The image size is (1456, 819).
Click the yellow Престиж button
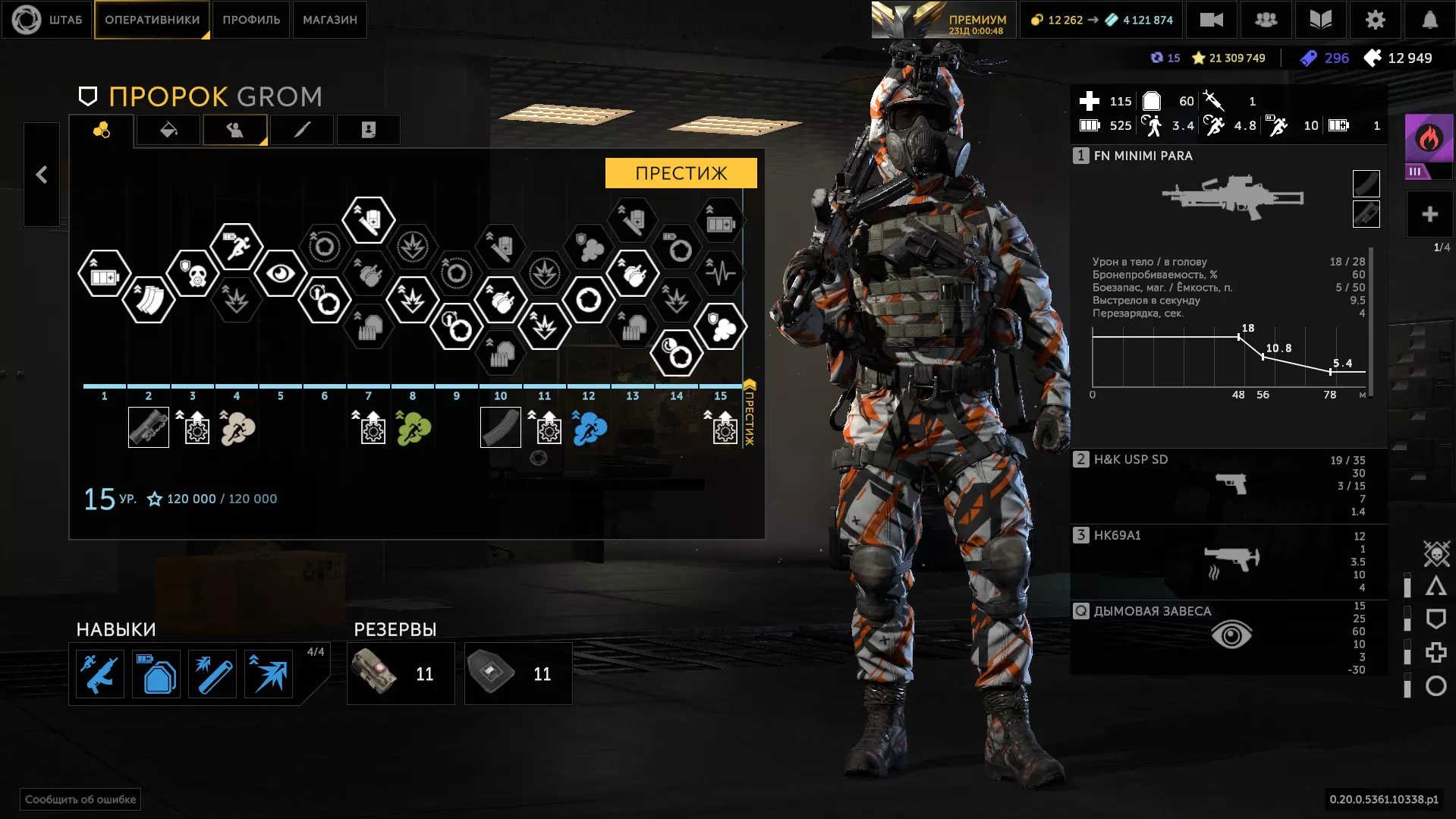(x=681, y=173)
